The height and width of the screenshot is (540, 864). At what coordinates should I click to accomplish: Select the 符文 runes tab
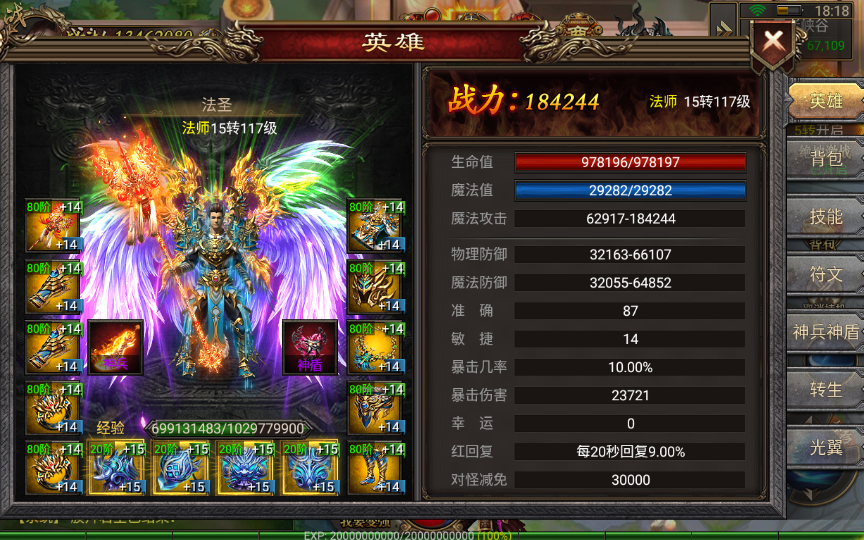tap(826, 274)
